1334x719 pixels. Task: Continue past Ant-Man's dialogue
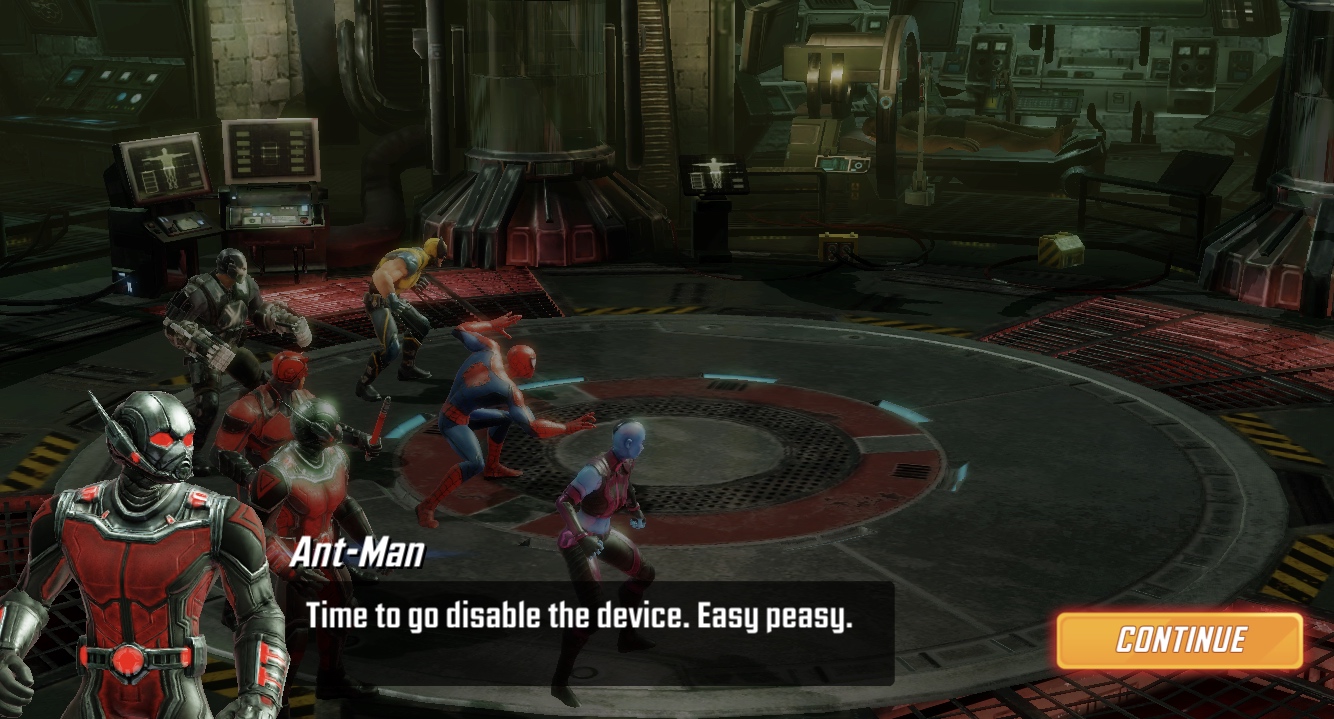pos(1180,640)
